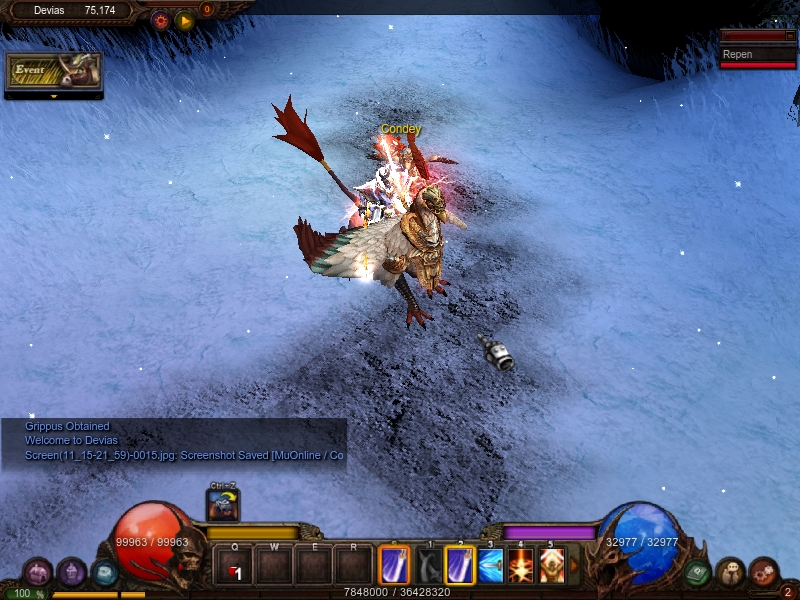
Task: Open the pink helmet icon by health orb
Action: pyautogui.click(x=38, y=572)
